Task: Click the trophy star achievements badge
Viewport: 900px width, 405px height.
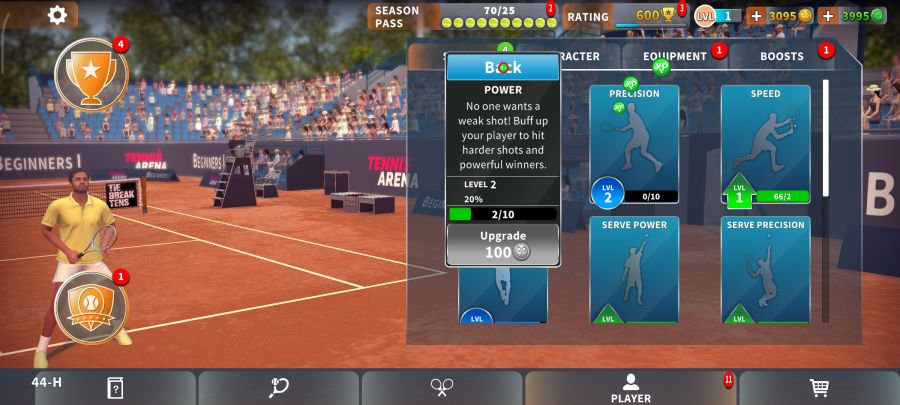Action: click(90, 74)
